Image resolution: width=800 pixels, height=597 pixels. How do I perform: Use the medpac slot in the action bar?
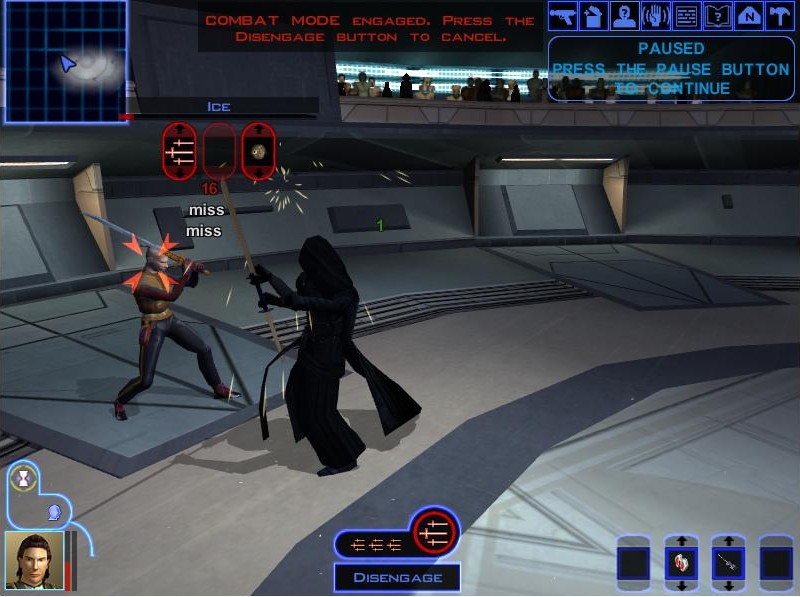click(x=682, y=564)
